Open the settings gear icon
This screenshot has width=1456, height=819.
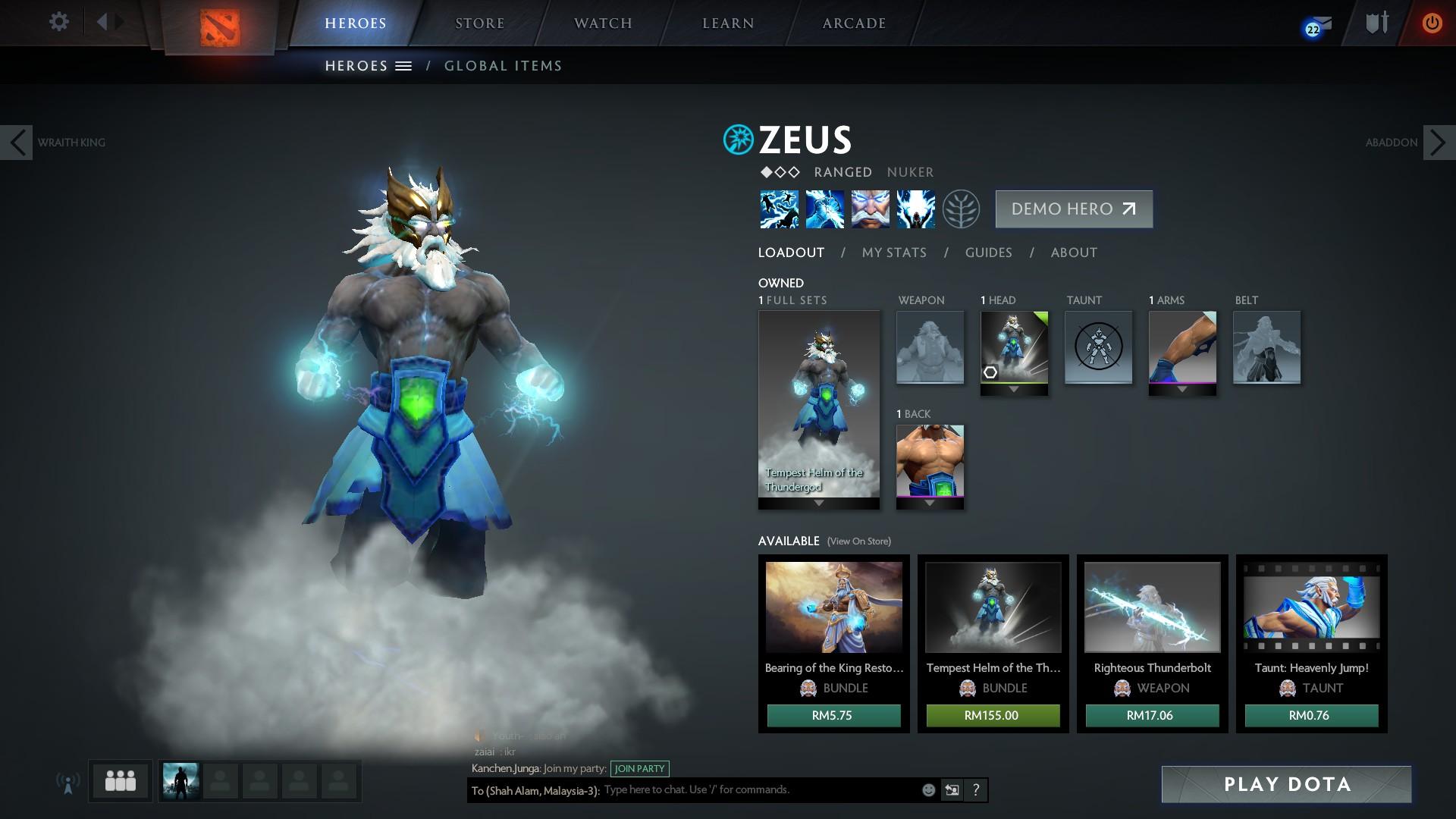click(58, 22)
